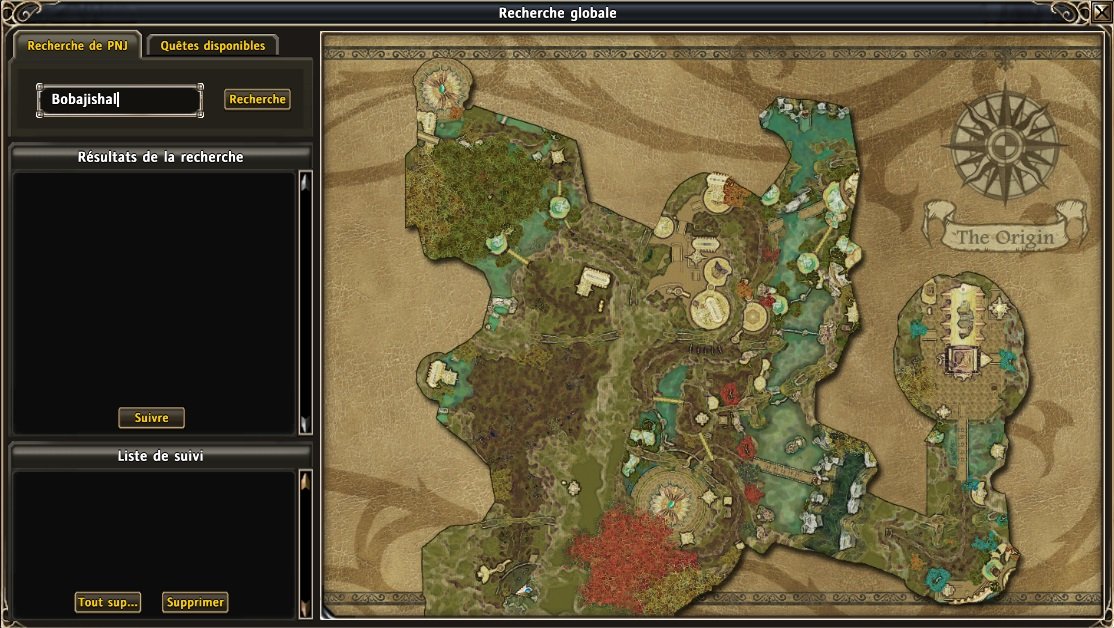Close the Recherche globale window
1114x628 pixels.
[x=1101, y=12]
